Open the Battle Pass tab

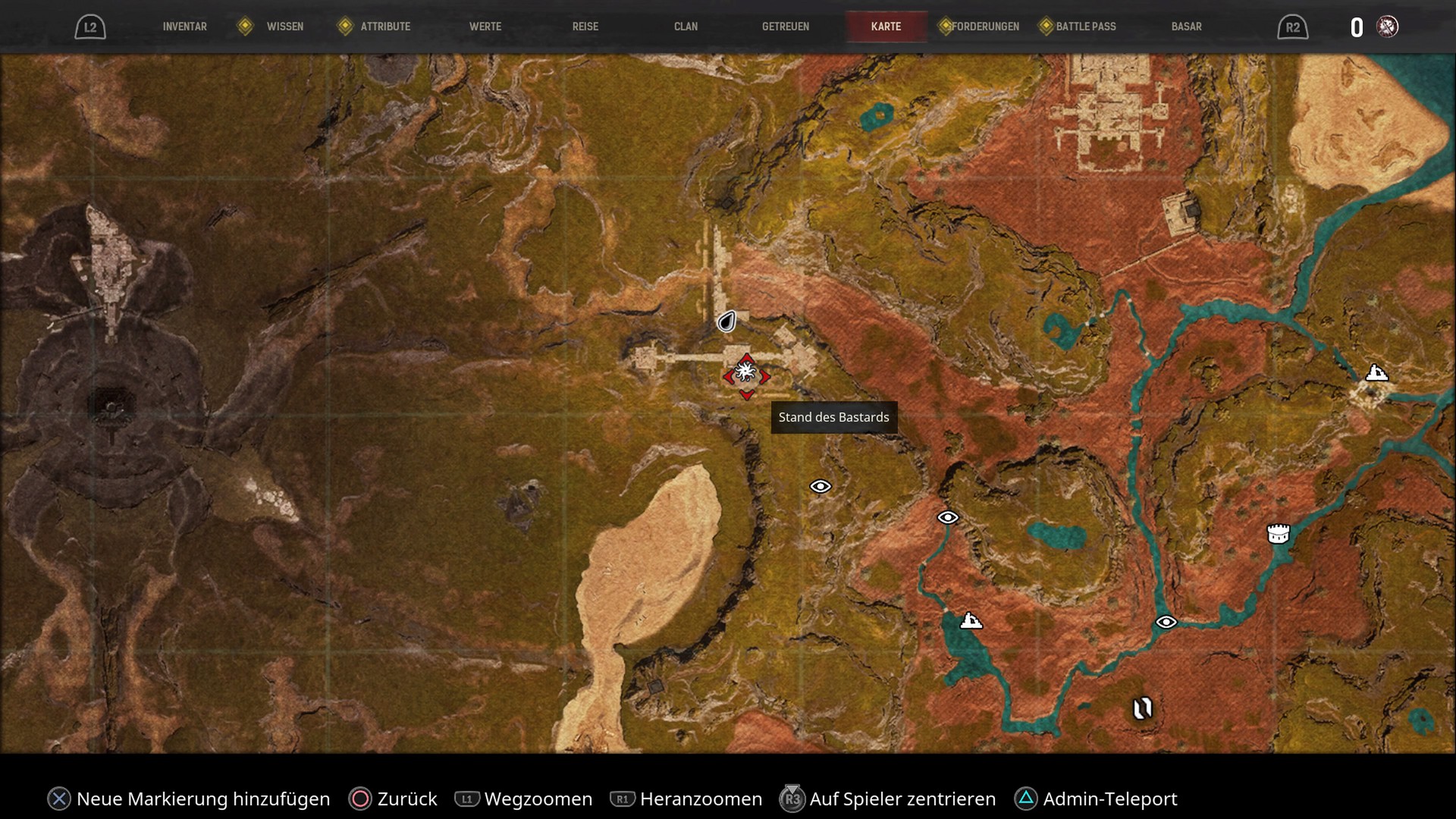click(x=1085, y=27)
